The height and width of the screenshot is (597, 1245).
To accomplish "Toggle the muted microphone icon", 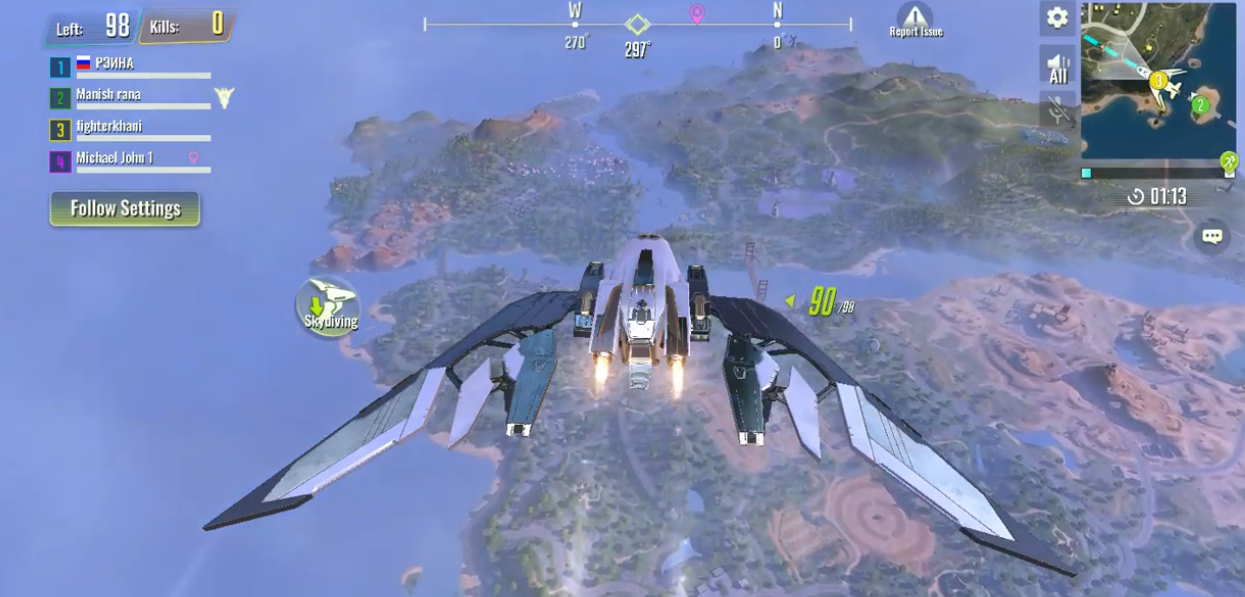I will tap(1057, 110).
